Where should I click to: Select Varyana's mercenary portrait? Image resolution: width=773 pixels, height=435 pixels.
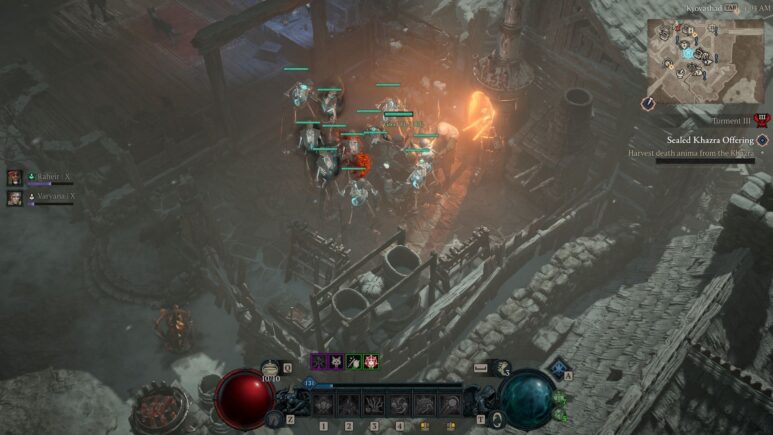pos(15,198)
